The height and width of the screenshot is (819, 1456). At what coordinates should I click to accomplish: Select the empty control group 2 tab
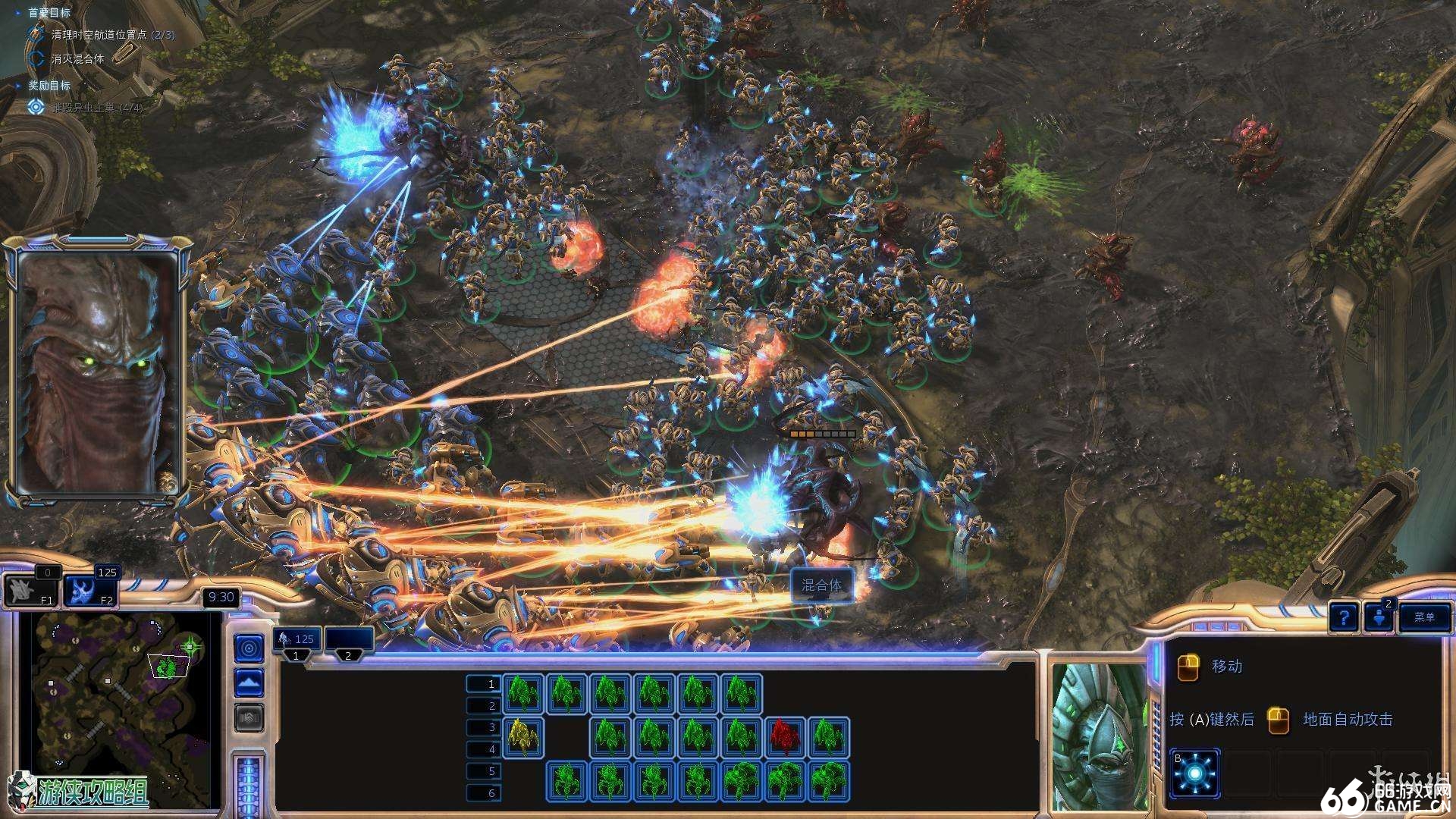pos(348,642)
